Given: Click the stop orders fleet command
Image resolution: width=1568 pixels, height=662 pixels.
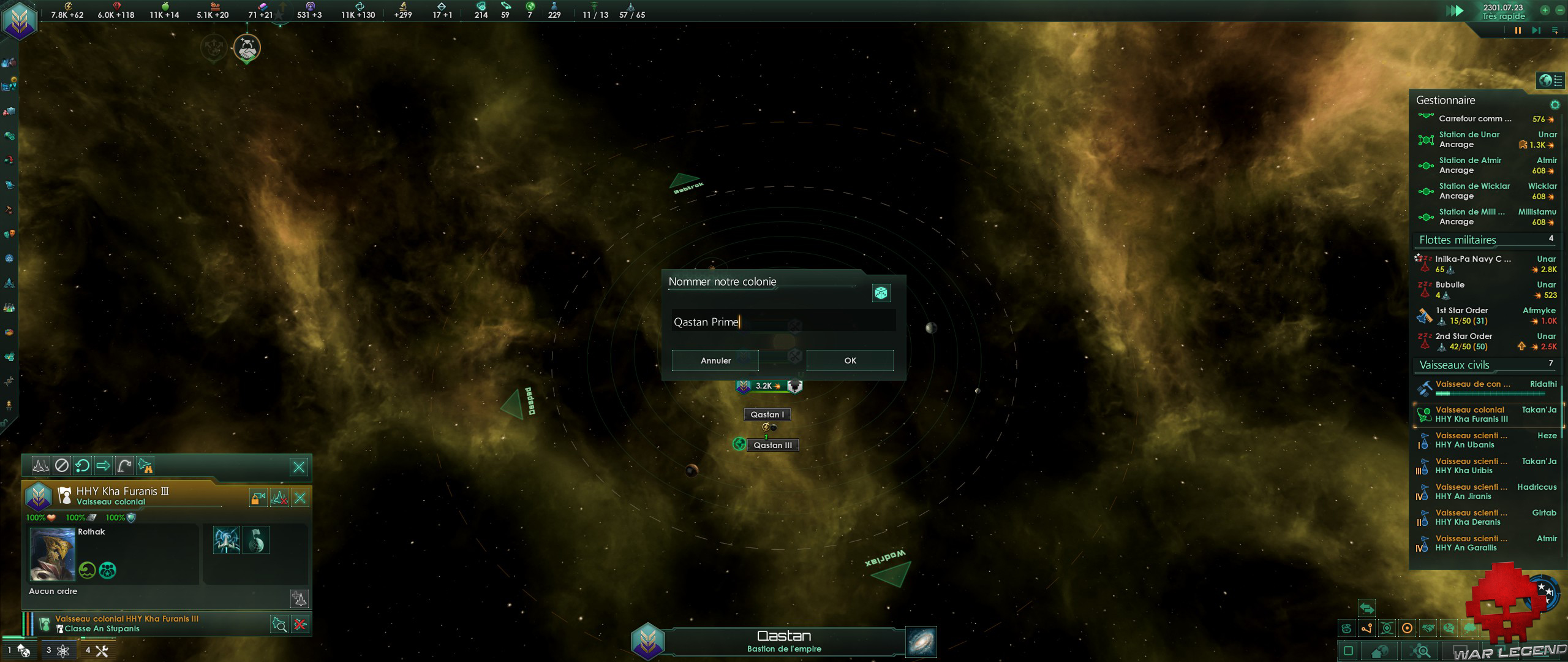Looking at the screenshot, I should click(61, 466).
